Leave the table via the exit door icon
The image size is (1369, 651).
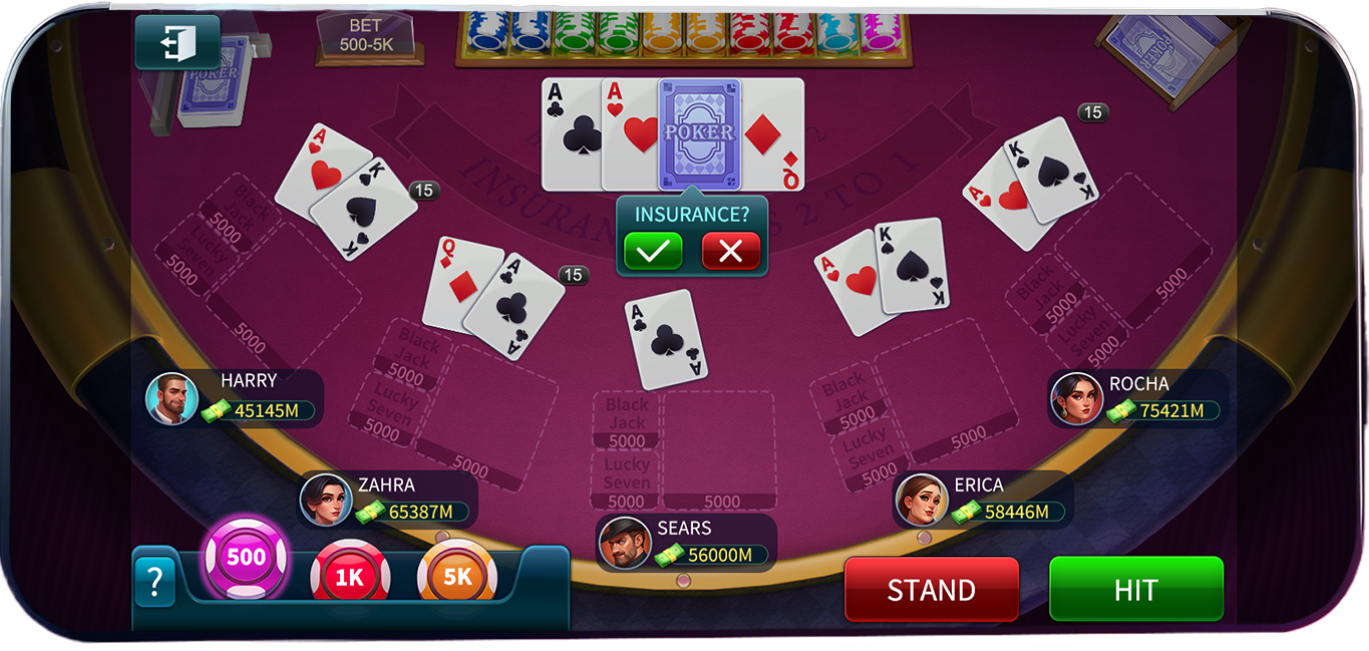pyautogui.click(x=177, y=42)
